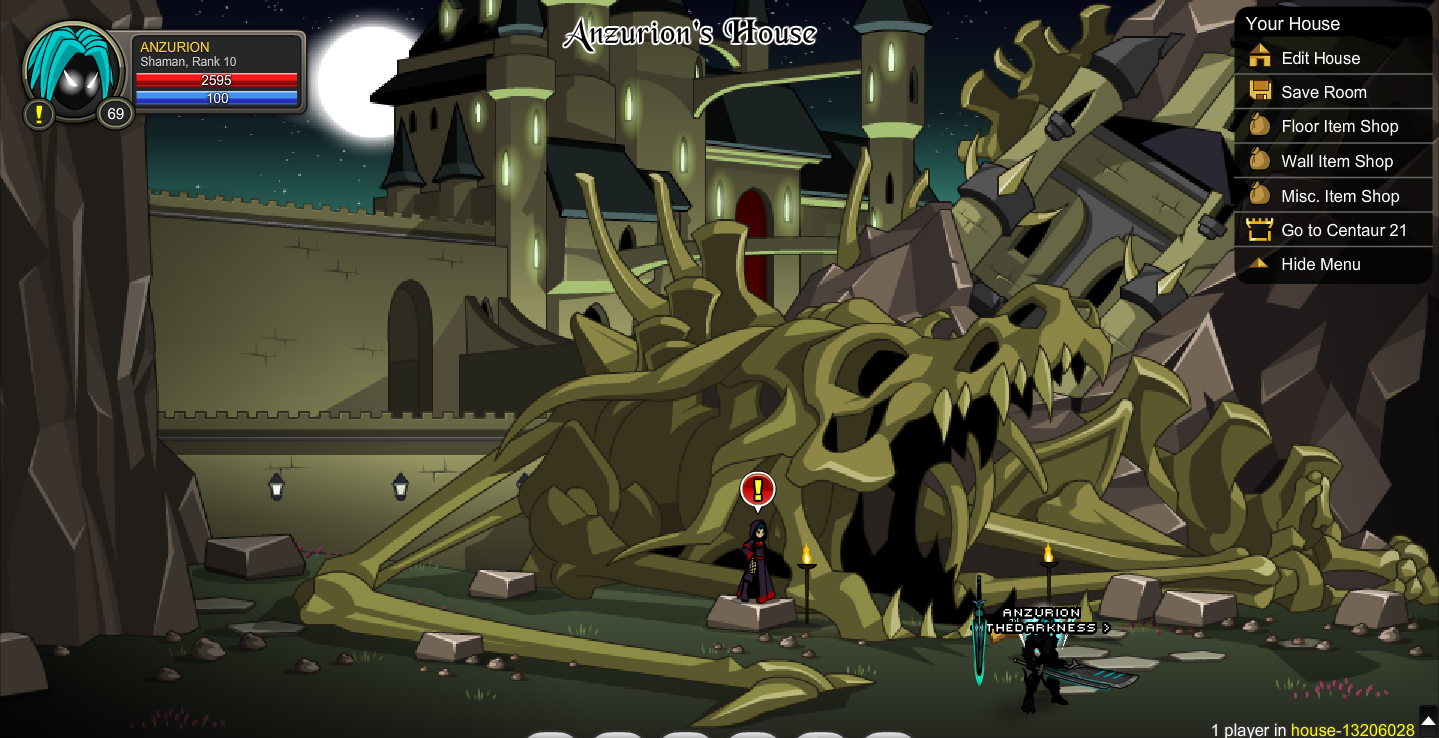Click the yellow exclamation icon under the avatar
The height and width of the screenshot is (738, 1439).
(x=37, y=114)
